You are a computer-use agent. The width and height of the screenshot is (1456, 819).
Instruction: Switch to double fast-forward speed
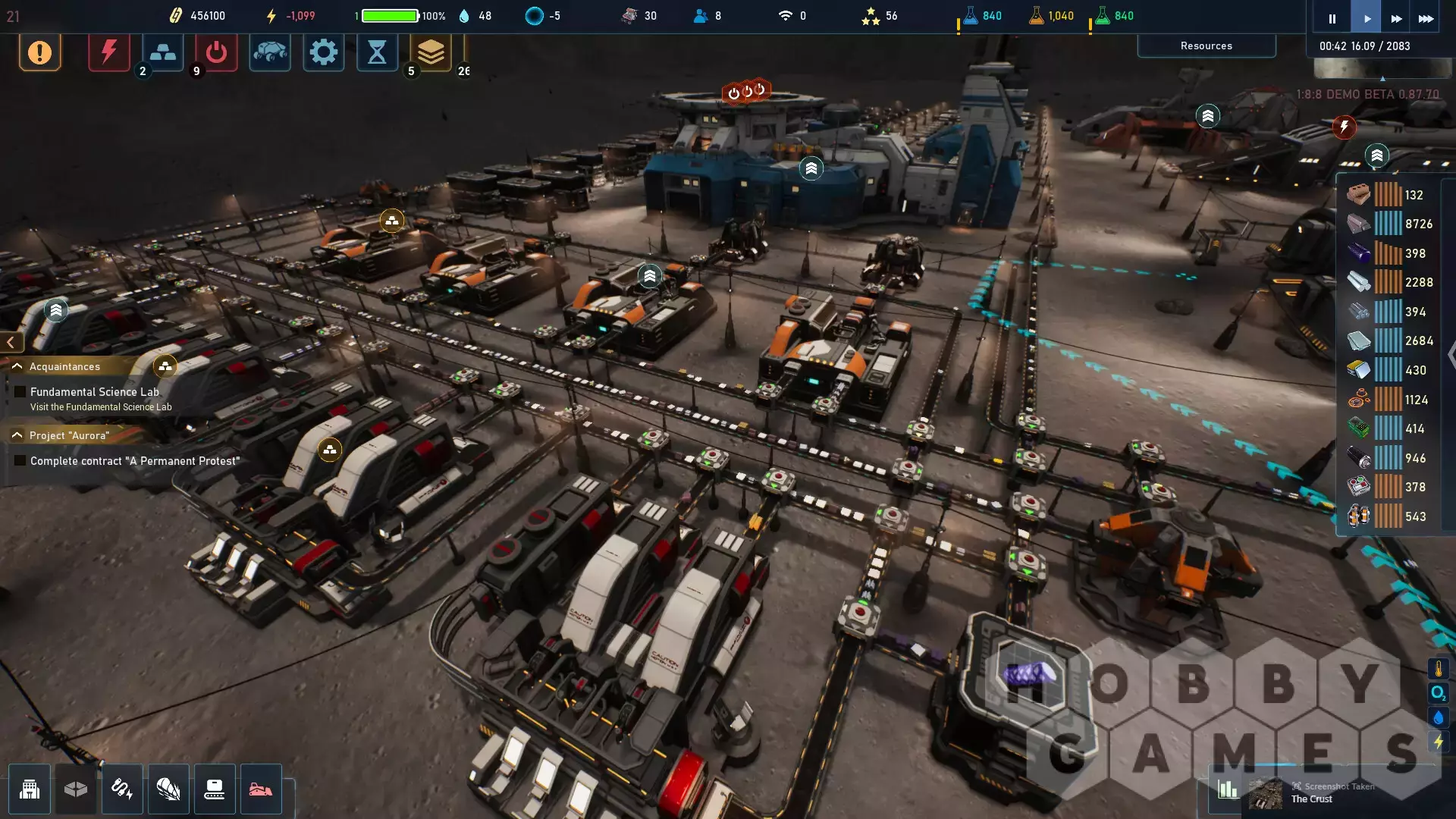pyautogui.click(x=1396, y=19)
